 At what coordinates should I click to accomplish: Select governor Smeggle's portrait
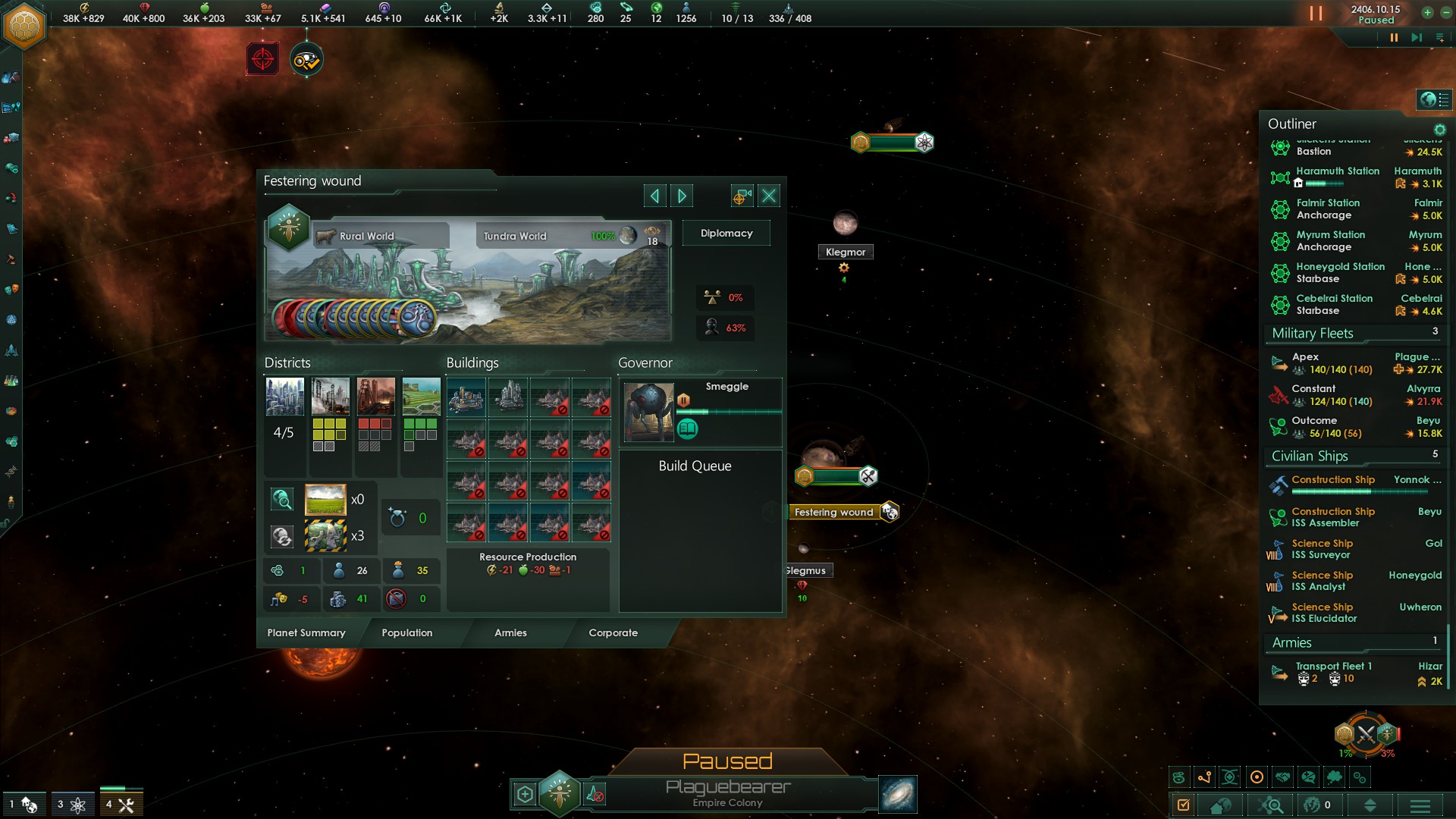[x=648, y=412]
